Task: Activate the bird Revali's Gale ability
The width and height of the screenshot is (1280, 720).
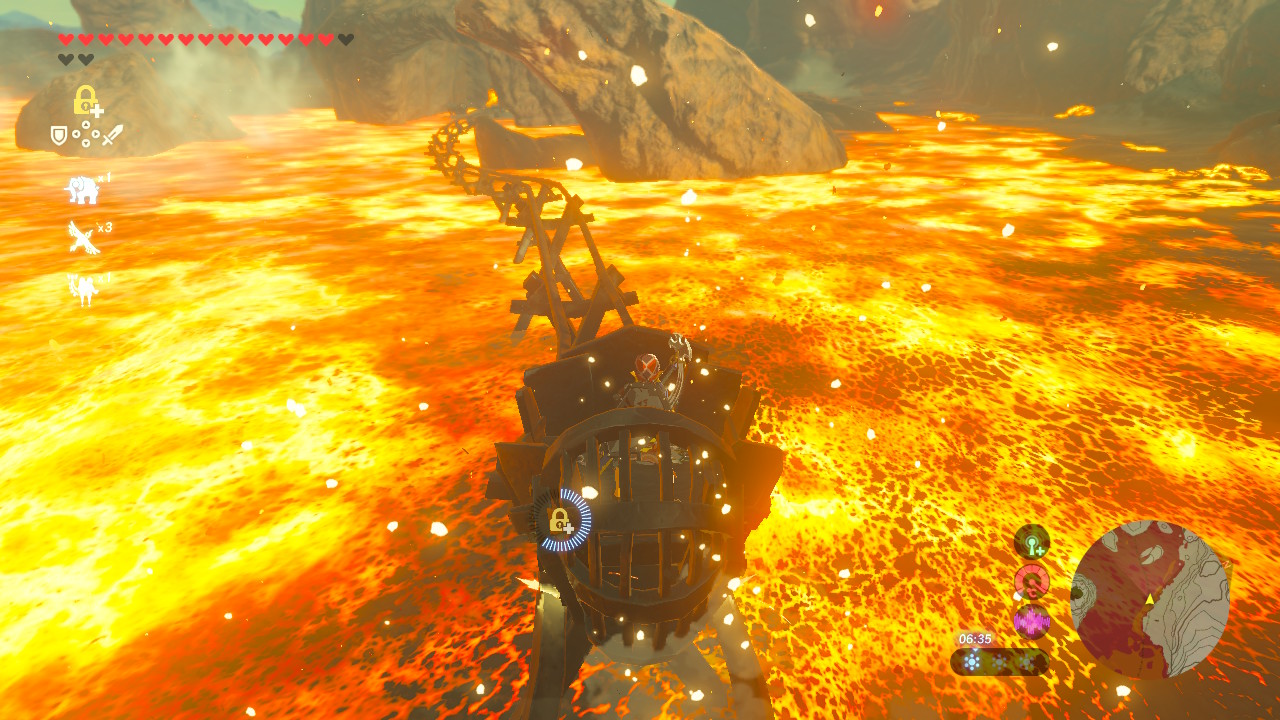Action: (x=82, y=237)
